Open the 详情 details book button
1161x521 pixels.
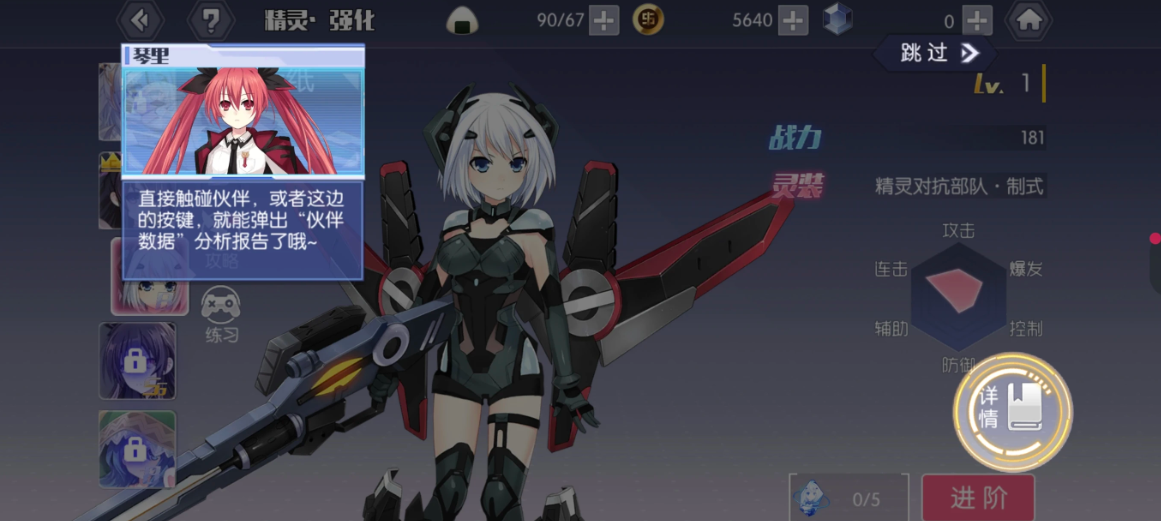point(1012,410)
